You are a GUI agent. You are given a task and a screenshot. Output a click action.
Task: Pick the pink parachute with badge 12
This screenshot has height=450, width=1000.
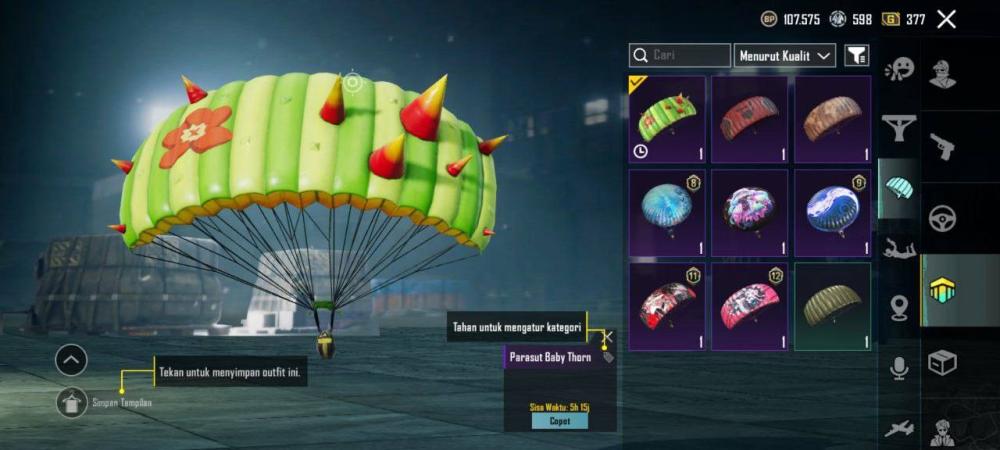pyautogui.click(x=749, y=306)
